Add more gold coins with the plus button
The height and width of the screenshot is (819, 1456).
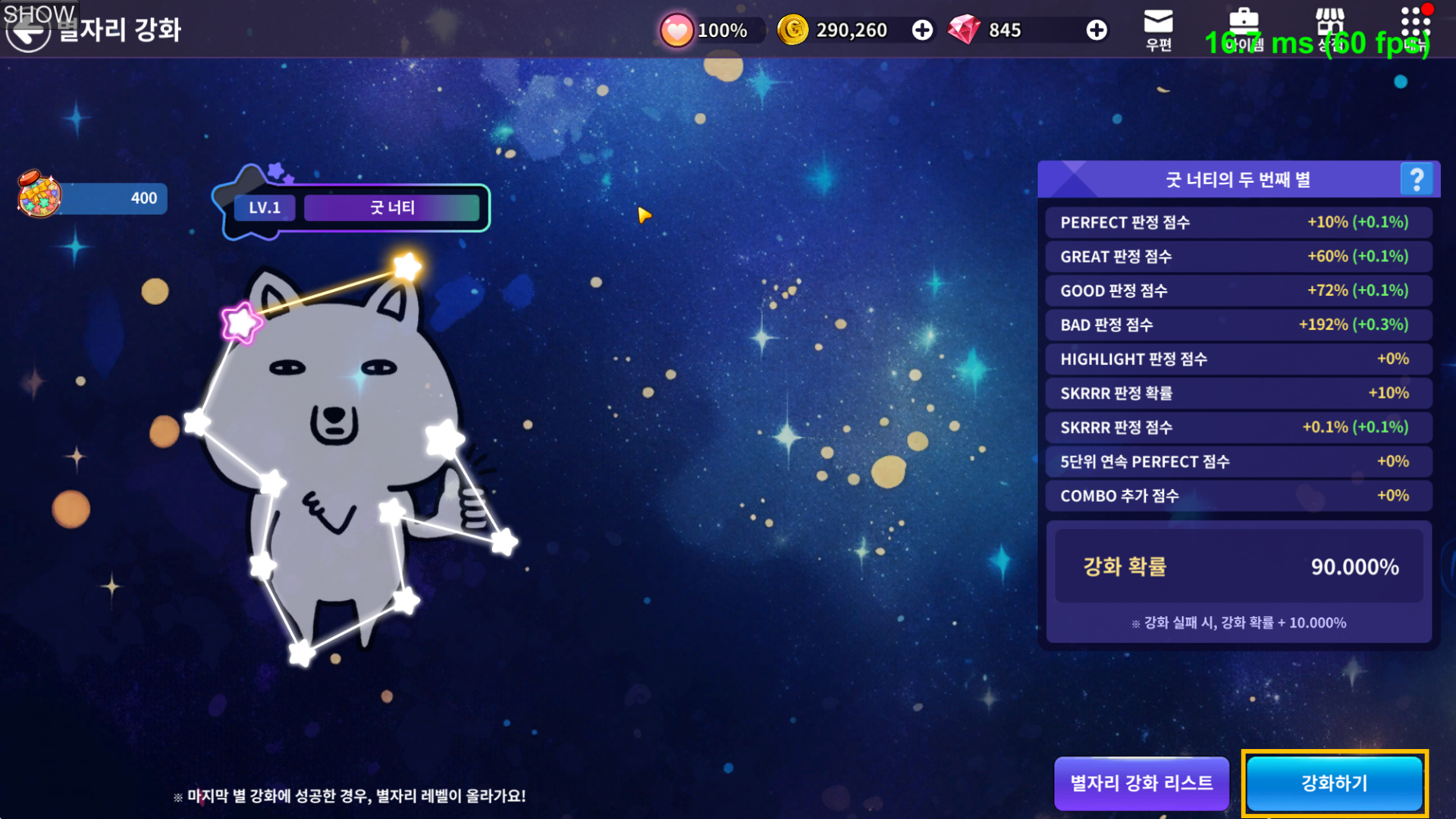(922, 30)
